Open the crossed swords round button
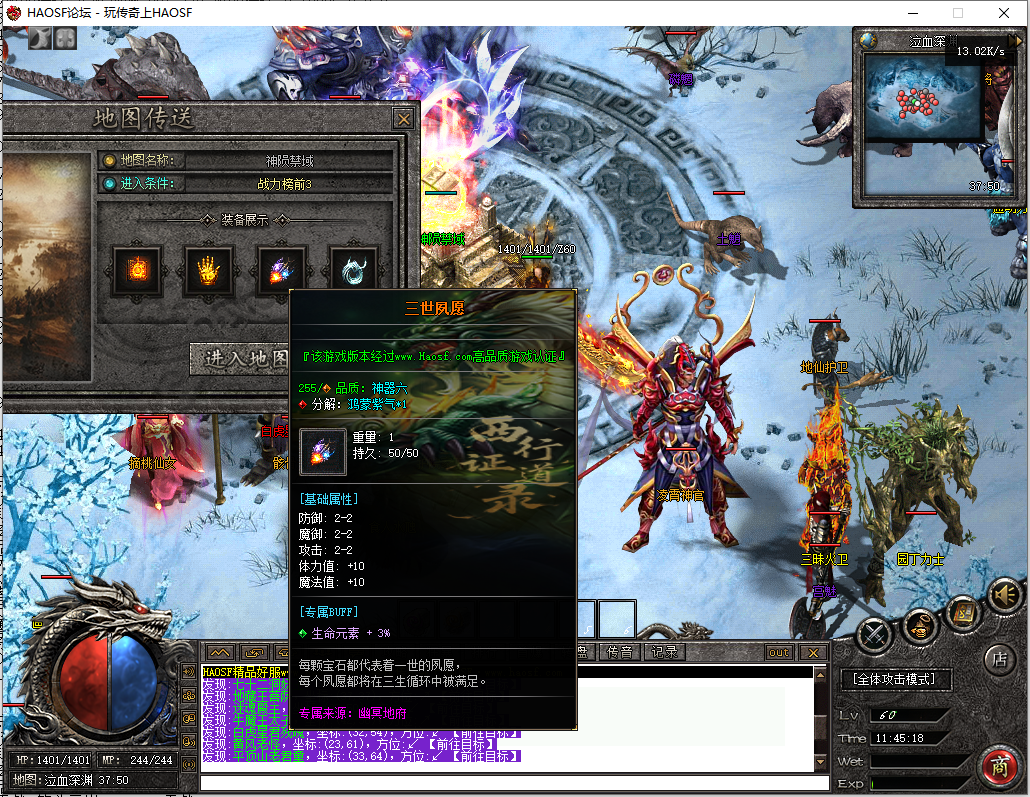The height and width of the screenshot is (797, 1030). pos(874,633)
